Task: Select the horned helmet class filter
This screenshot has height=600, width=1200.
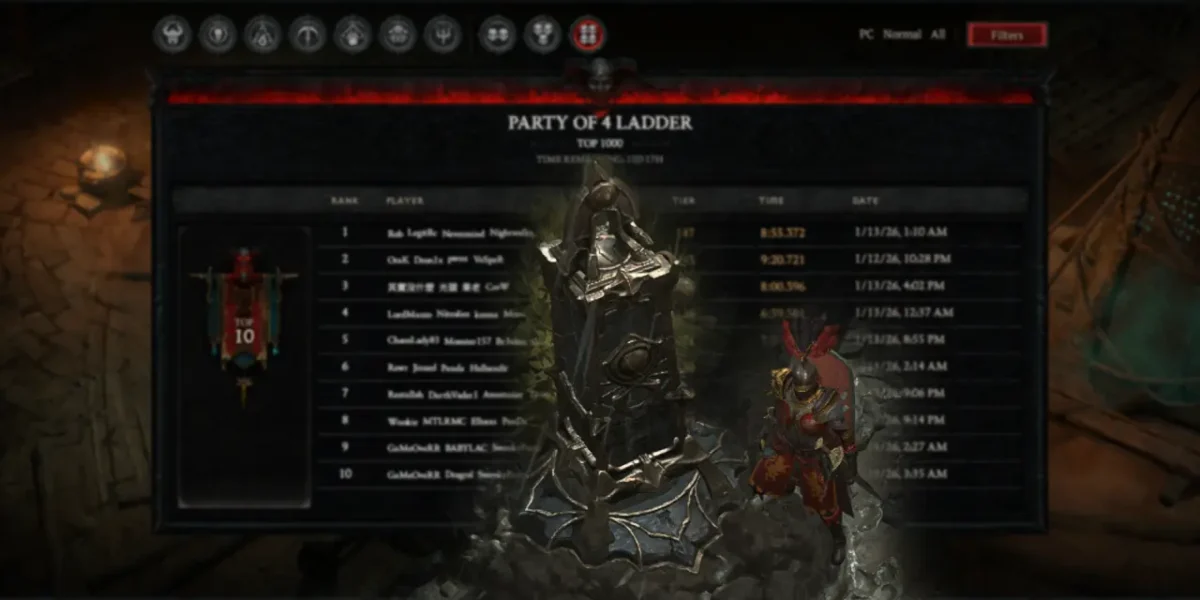Action: [x=172, y=35]
